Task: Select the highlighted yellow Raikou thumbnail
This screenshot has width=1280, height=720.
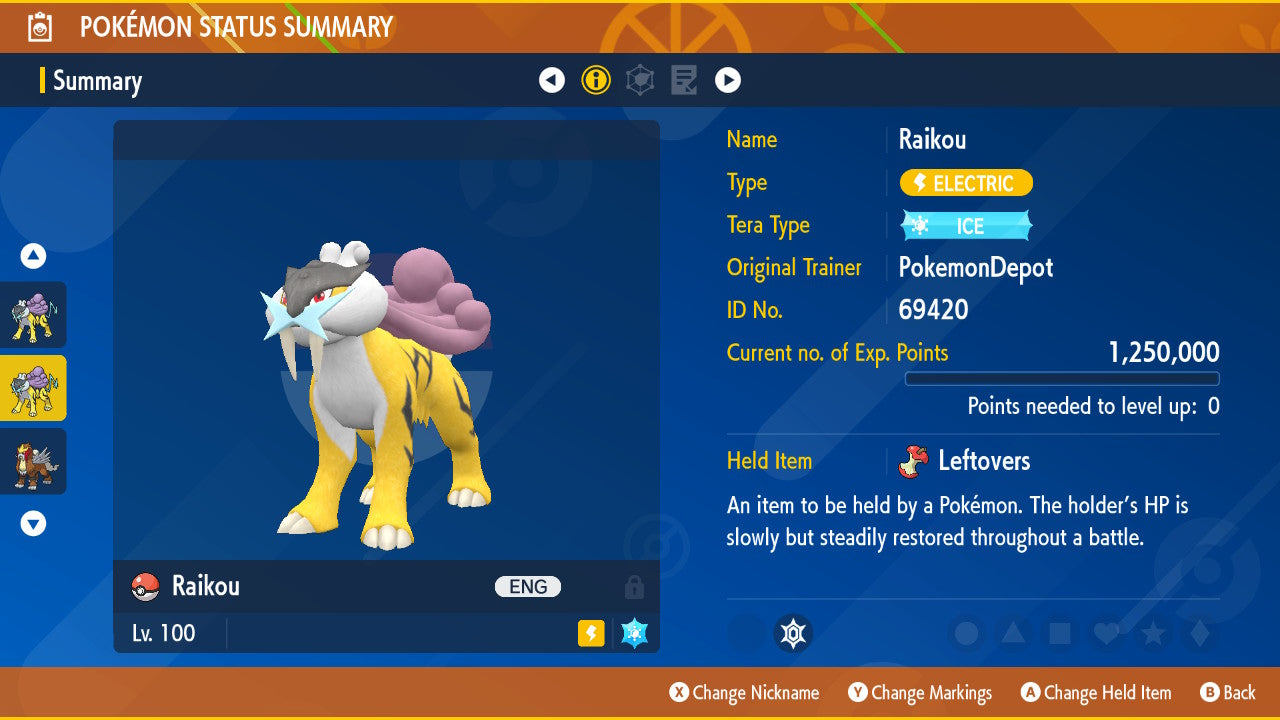Action: click(x=34, y=388)
